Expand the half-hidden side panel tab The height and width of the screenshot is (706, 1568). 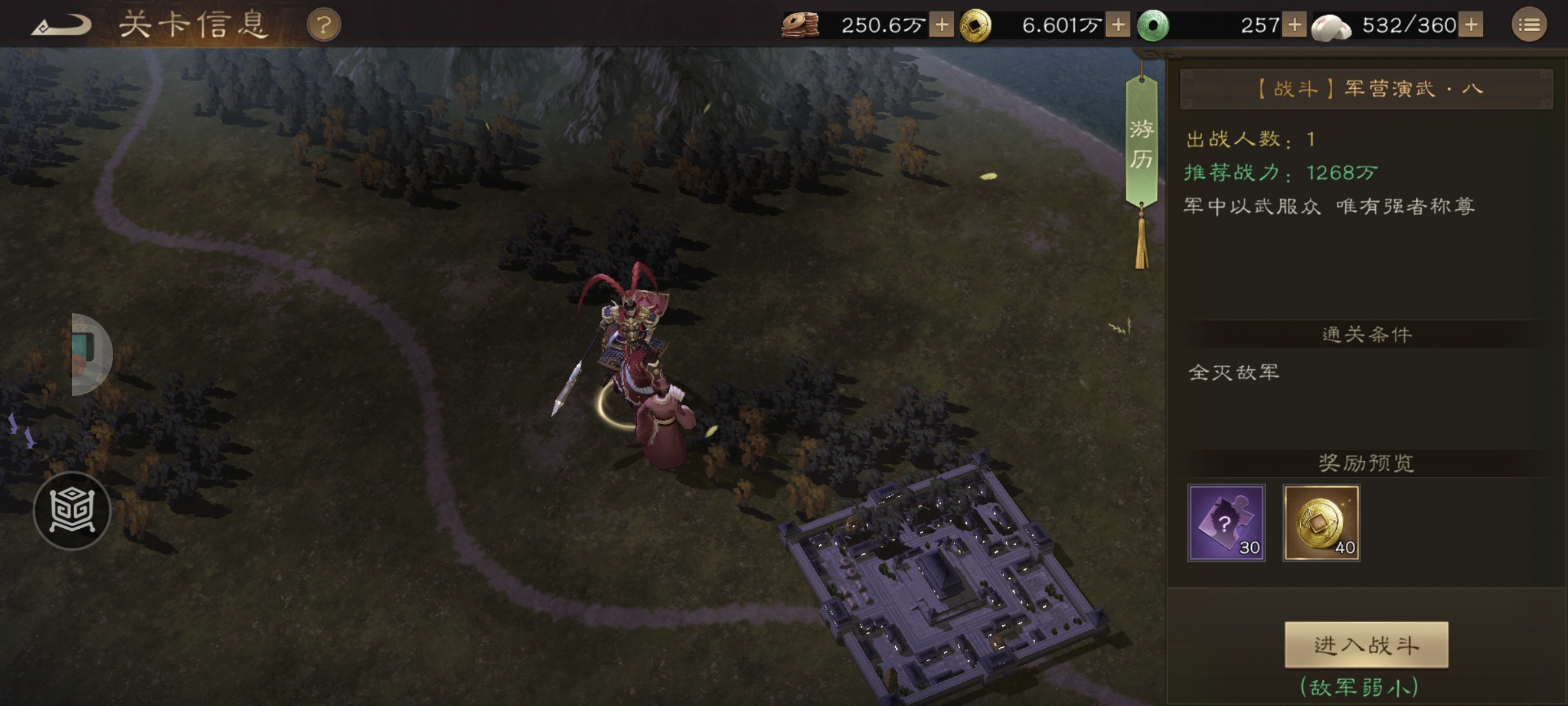[90, 354]
